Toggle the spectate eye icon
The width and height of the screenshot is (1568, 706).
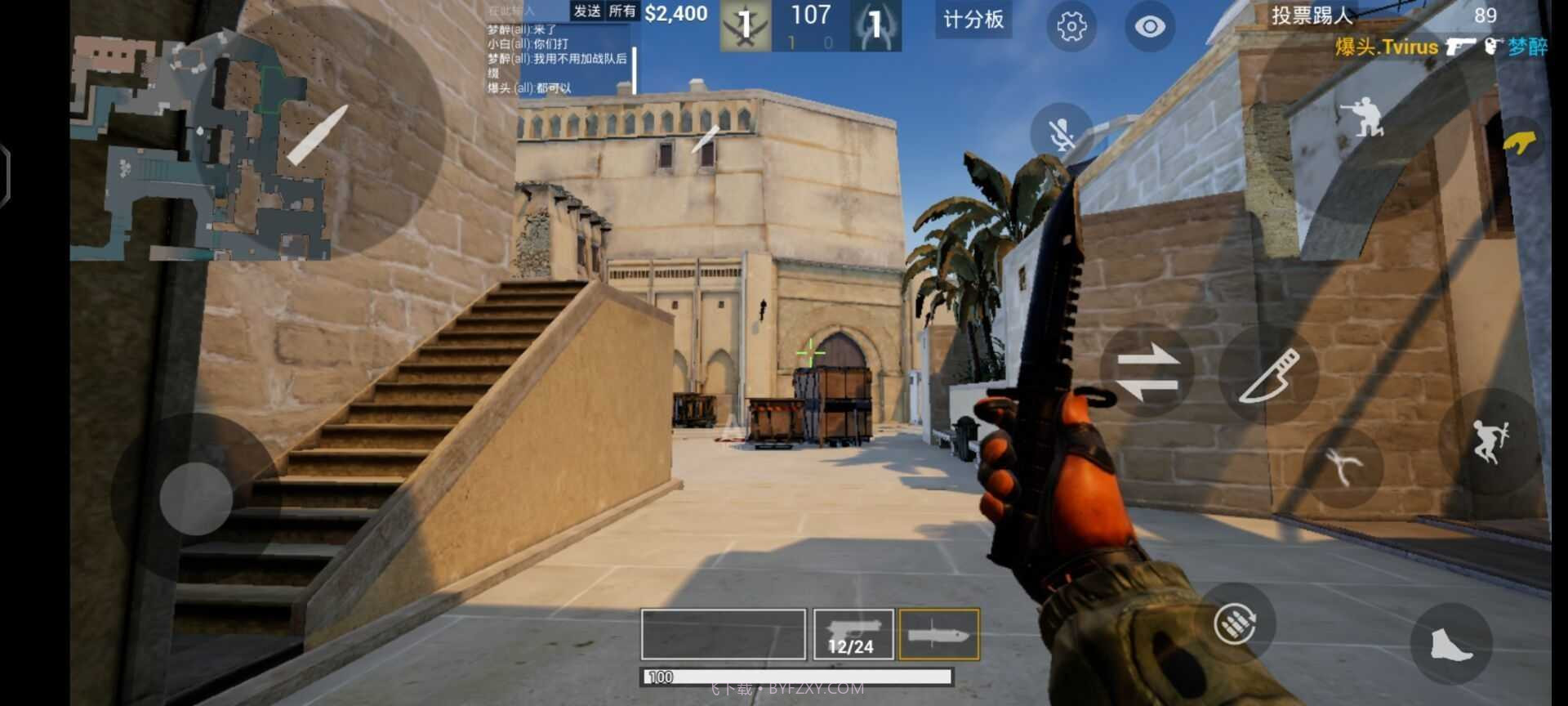(x=1150, y=25)
